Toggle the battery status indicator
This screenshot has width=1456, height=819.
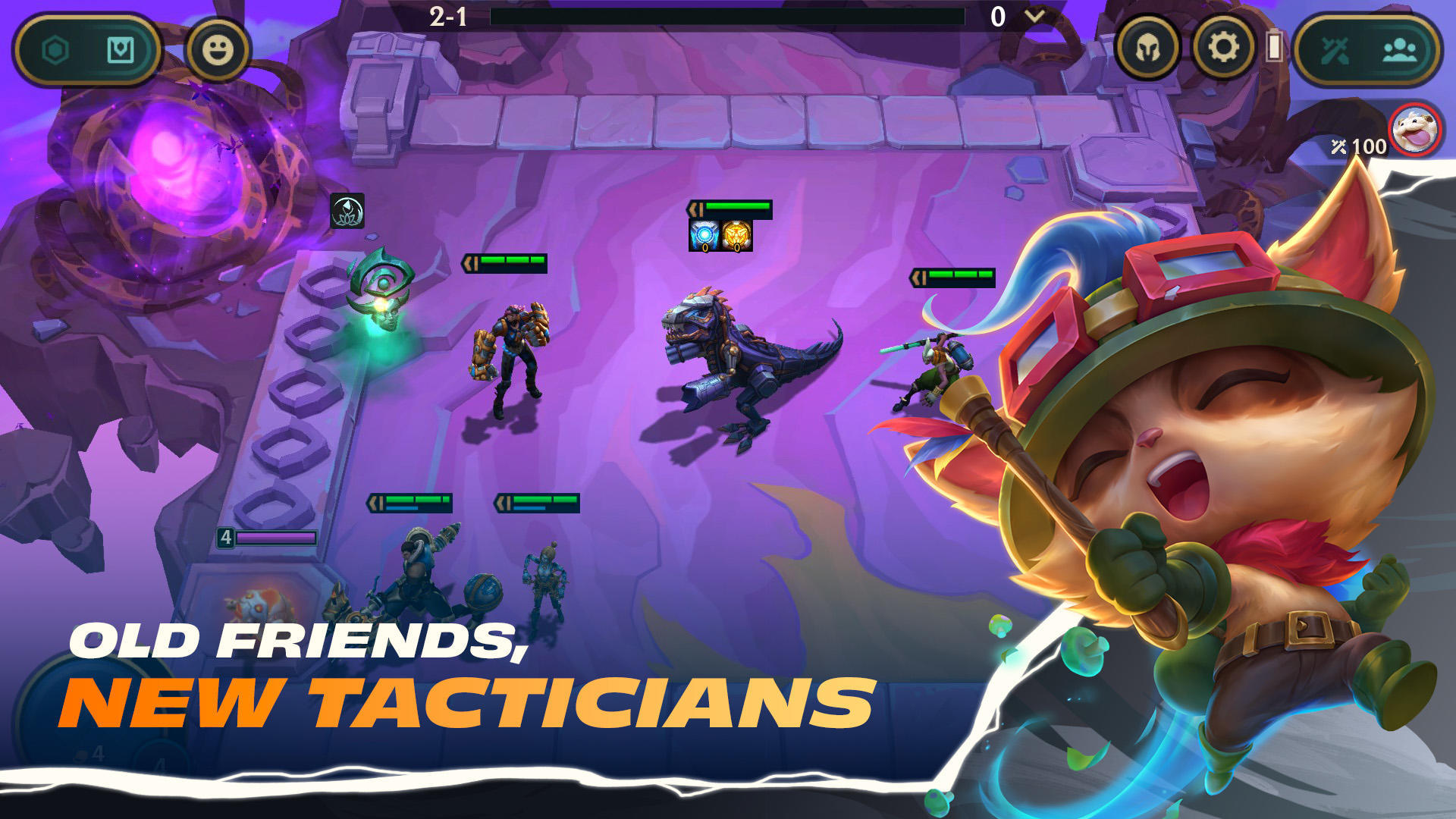point(1276,47)
